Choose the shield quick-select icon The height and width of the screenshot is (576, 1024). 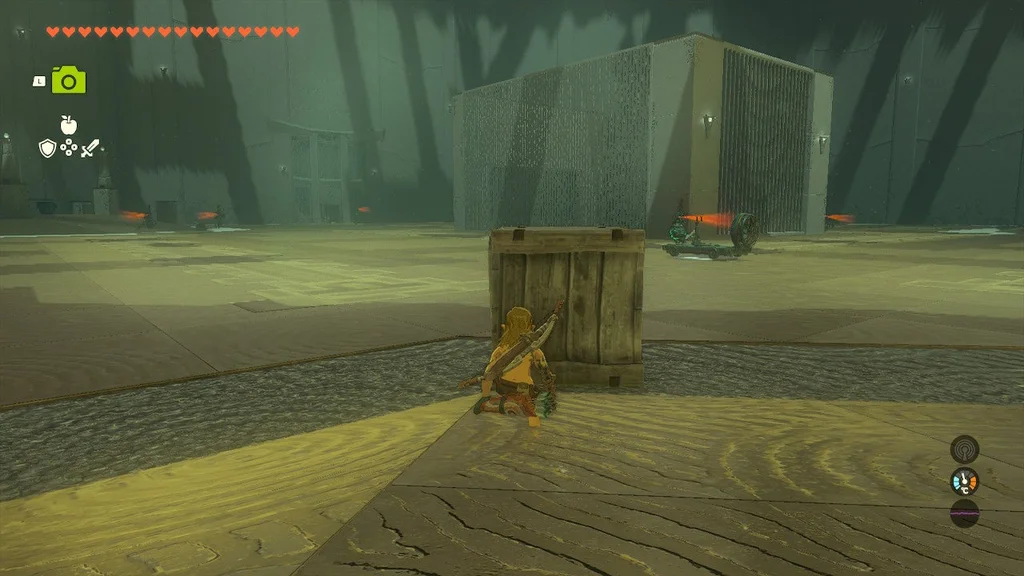tap(47, 148)
